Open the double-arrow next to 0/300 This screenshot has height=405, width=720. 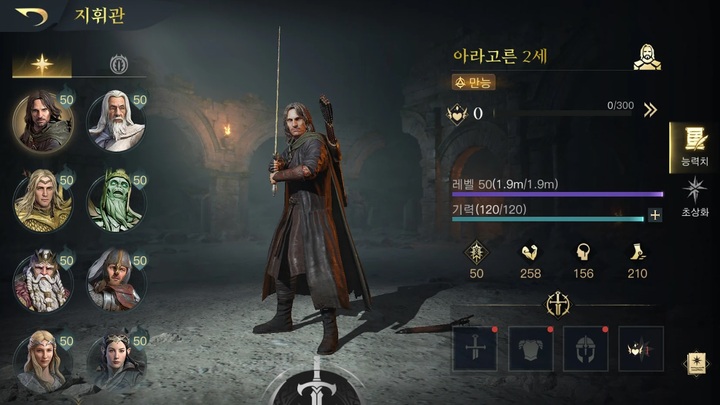(650, 111)
